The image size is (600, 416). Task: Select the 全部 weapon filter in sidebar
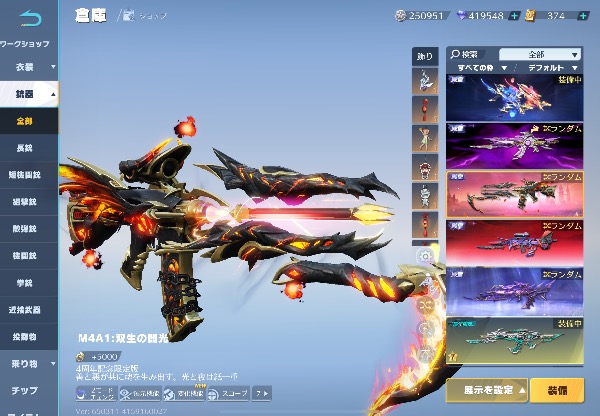pos(27,120)
